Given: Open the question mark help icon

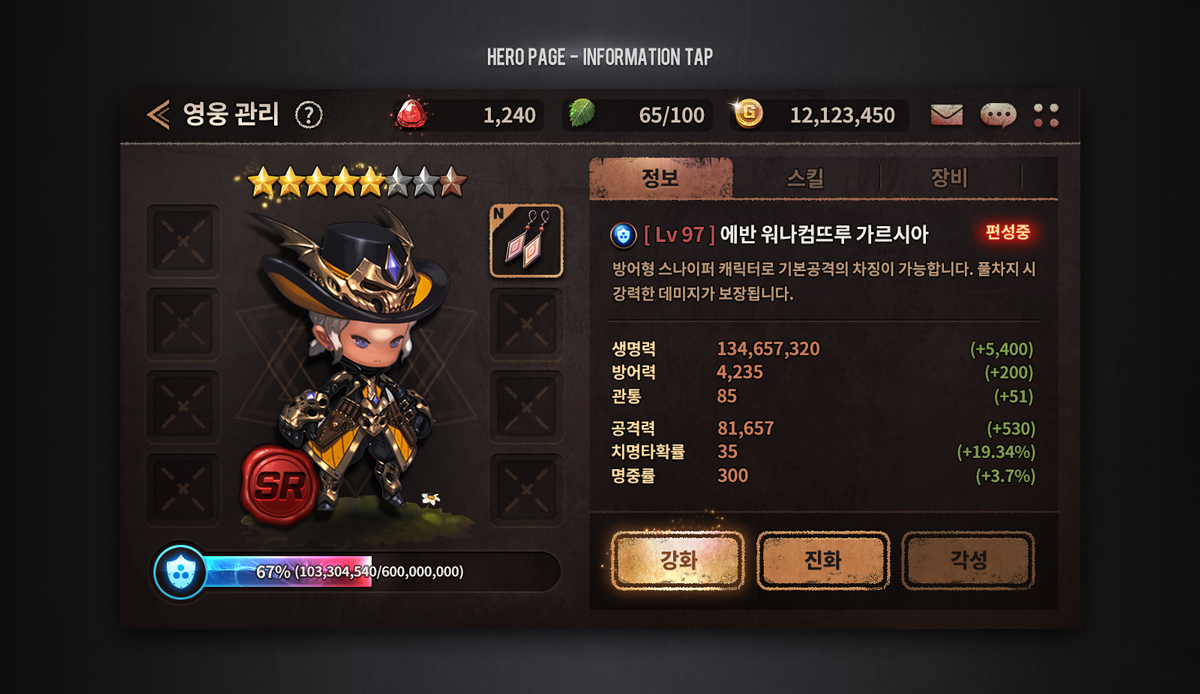Looking at the screenshot, I should point(309,115).
